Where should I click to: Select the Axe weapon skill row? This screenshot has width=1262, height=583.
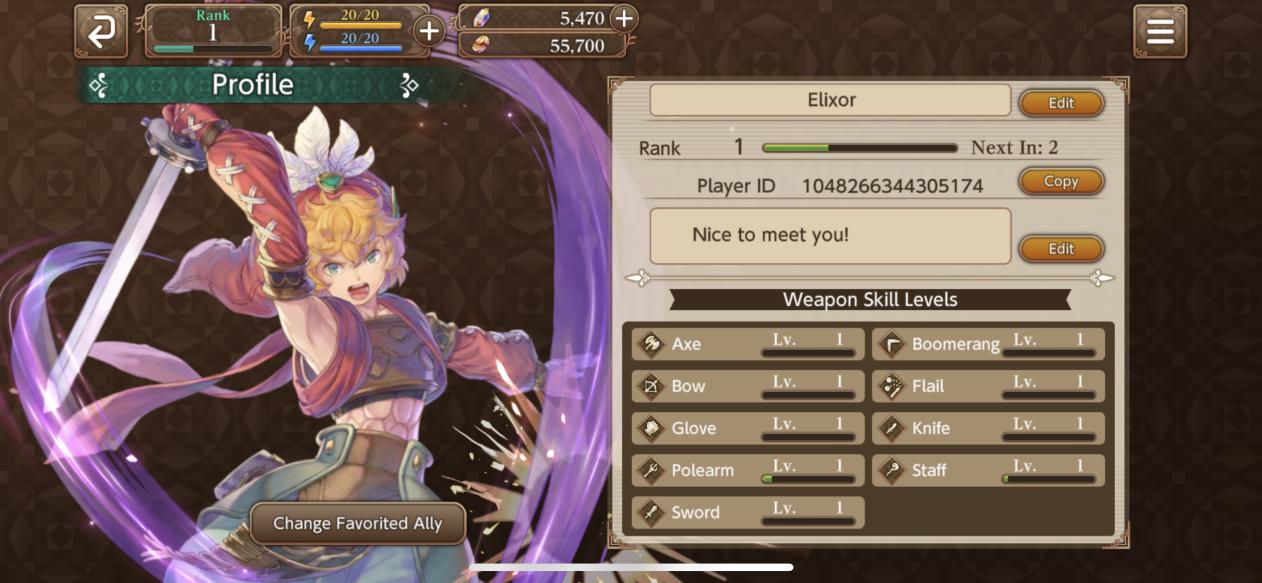click(748, 344)
